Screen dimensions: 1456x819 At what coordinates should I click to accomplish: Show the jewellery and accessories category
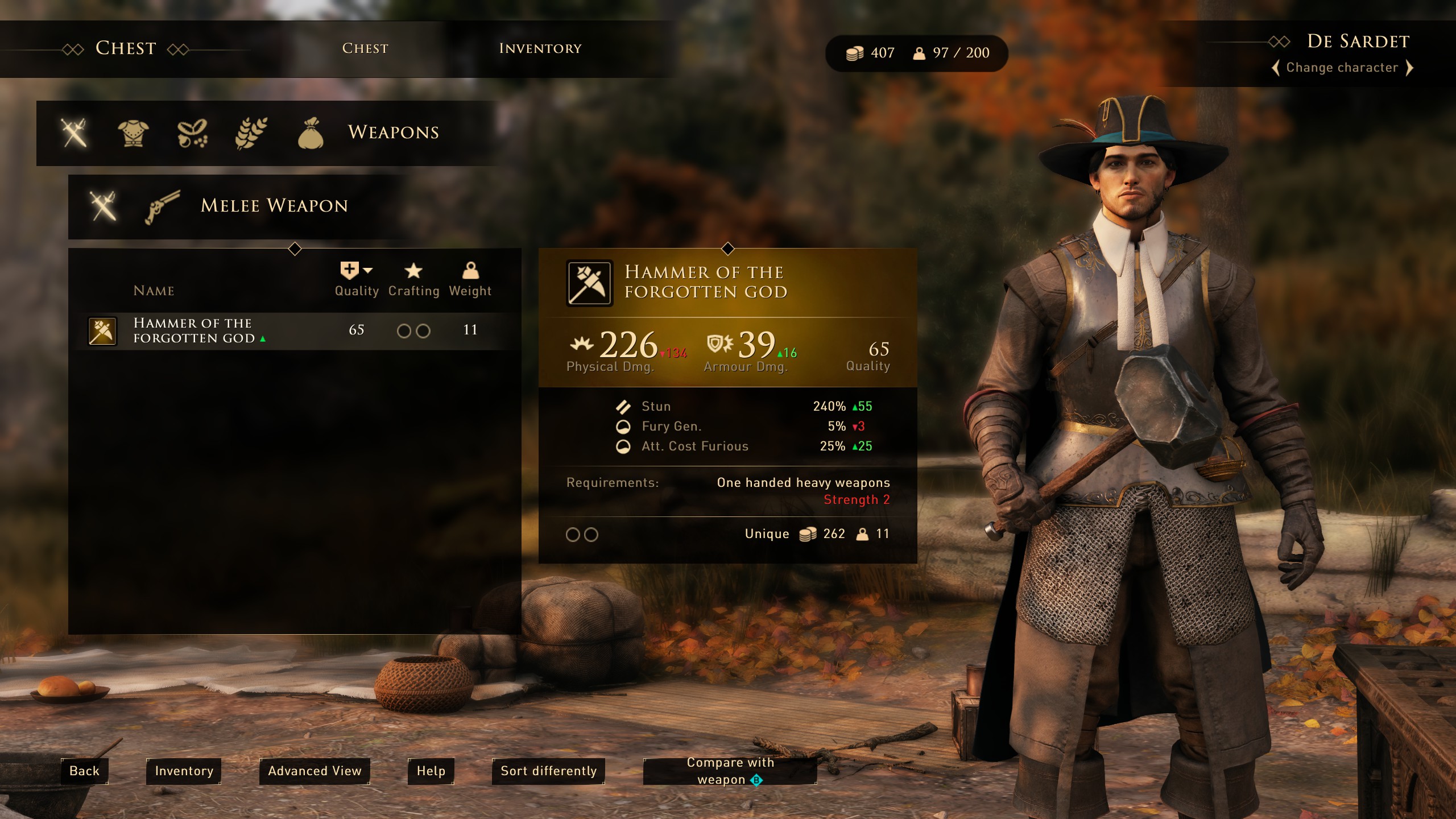click(192, 133)
